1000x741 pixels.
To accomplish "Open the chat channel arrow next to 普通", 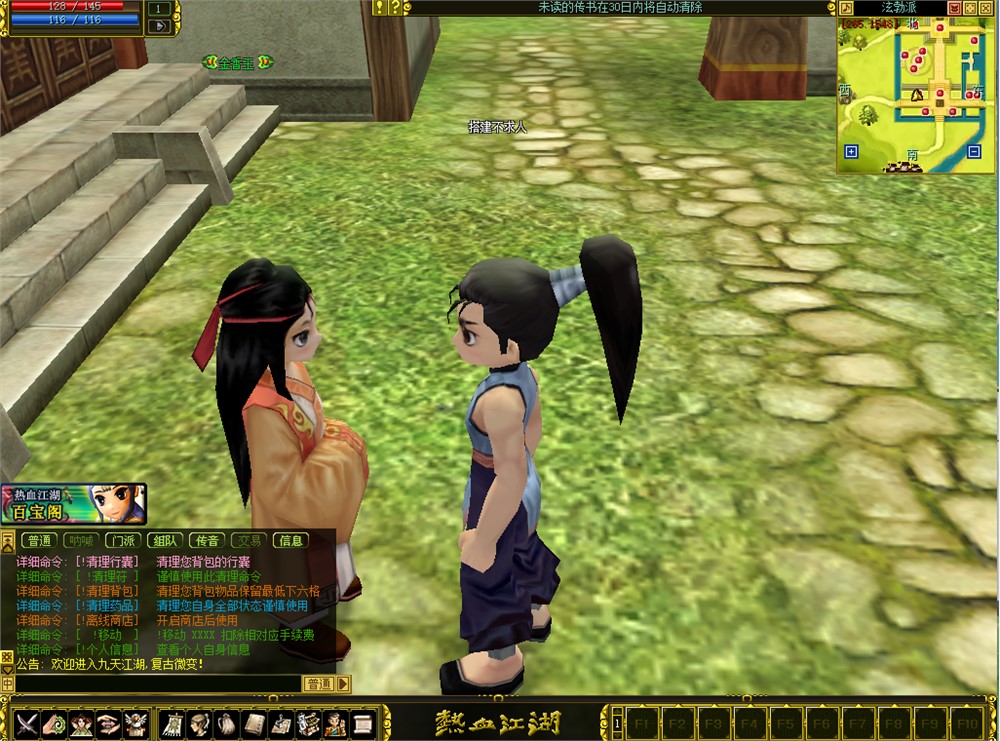I will click(344, 684).
